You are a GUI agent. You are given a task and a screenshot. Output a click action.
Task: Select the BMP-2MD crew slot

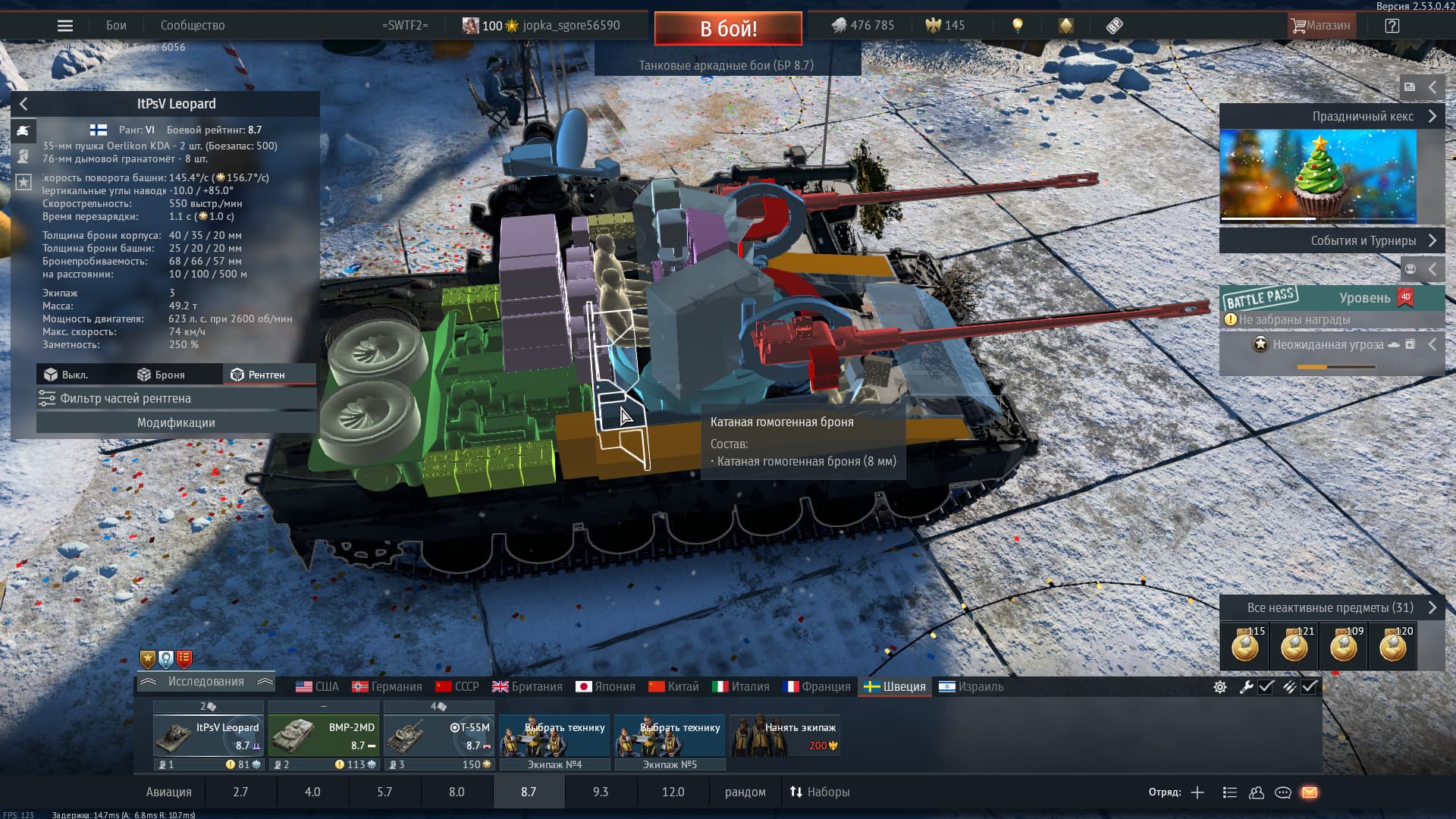[x=323, y=736]
